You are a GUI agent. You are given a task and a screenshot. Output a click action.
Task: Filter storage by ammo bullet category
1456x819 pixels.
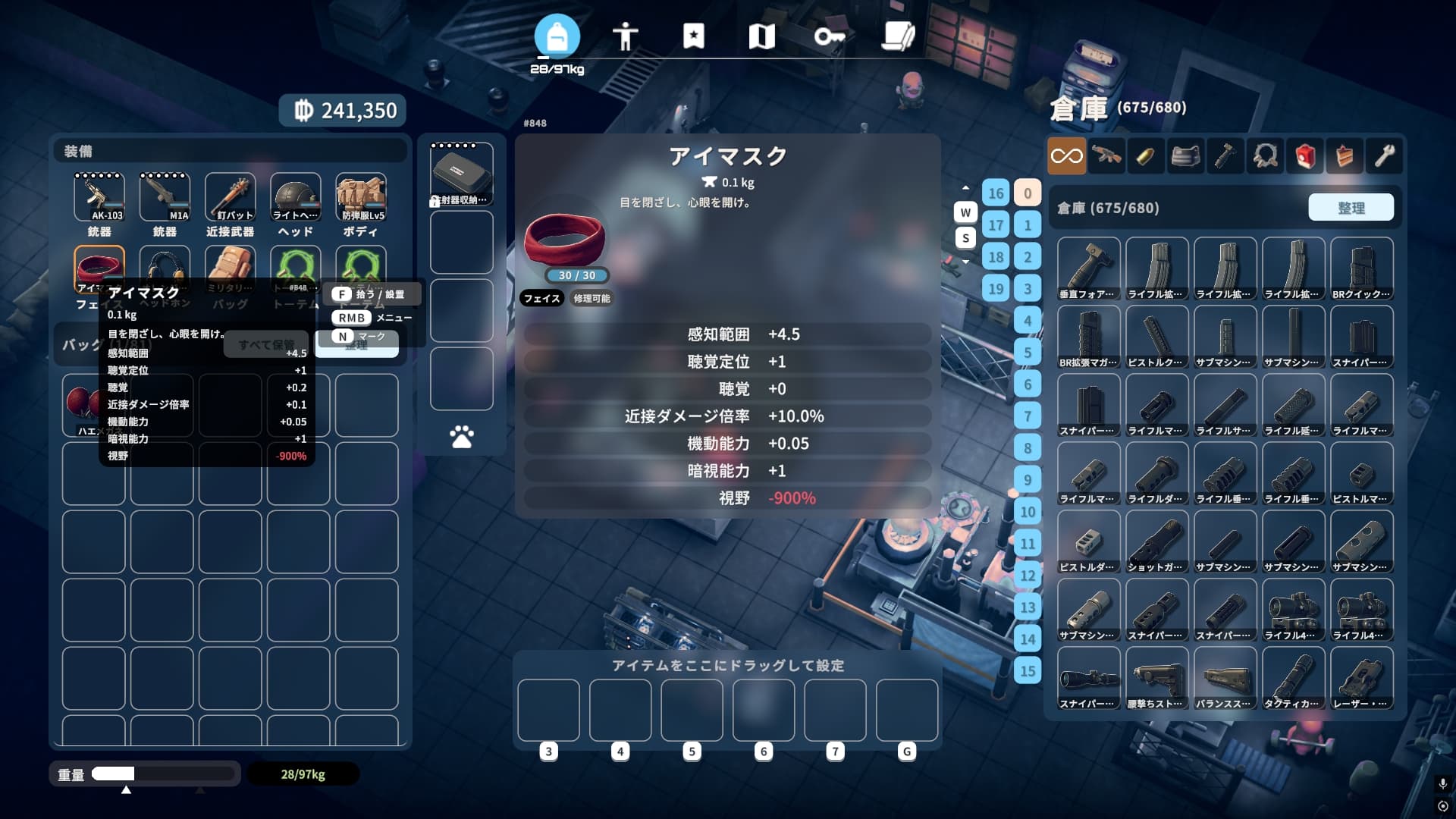[x=1145, y=156]
